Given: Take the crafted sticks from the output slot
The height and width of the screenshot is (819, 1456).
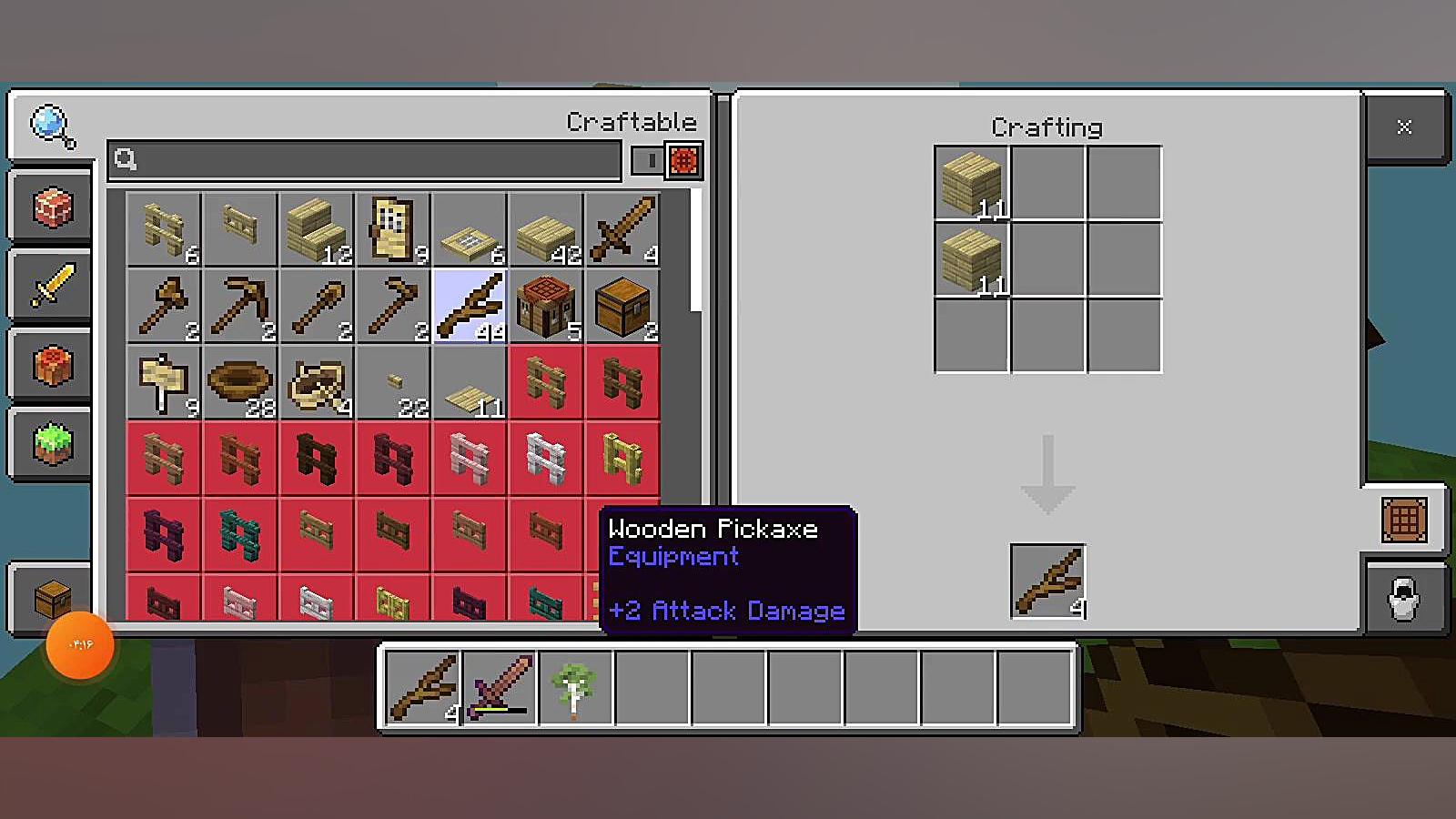Looking at the screenshot, I should pos(1047,581).
